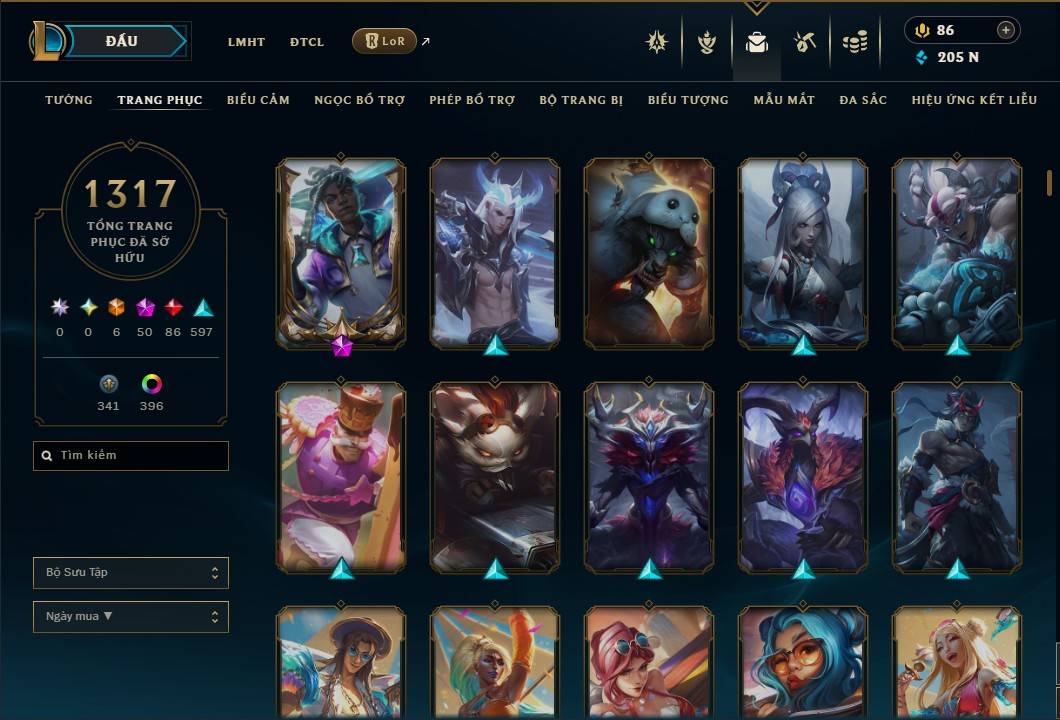Go to the PHÉP BỔ TRỢ tab
Viewport: 1060px width, 720px height.
pyautogui.click(x=472, y=100)
